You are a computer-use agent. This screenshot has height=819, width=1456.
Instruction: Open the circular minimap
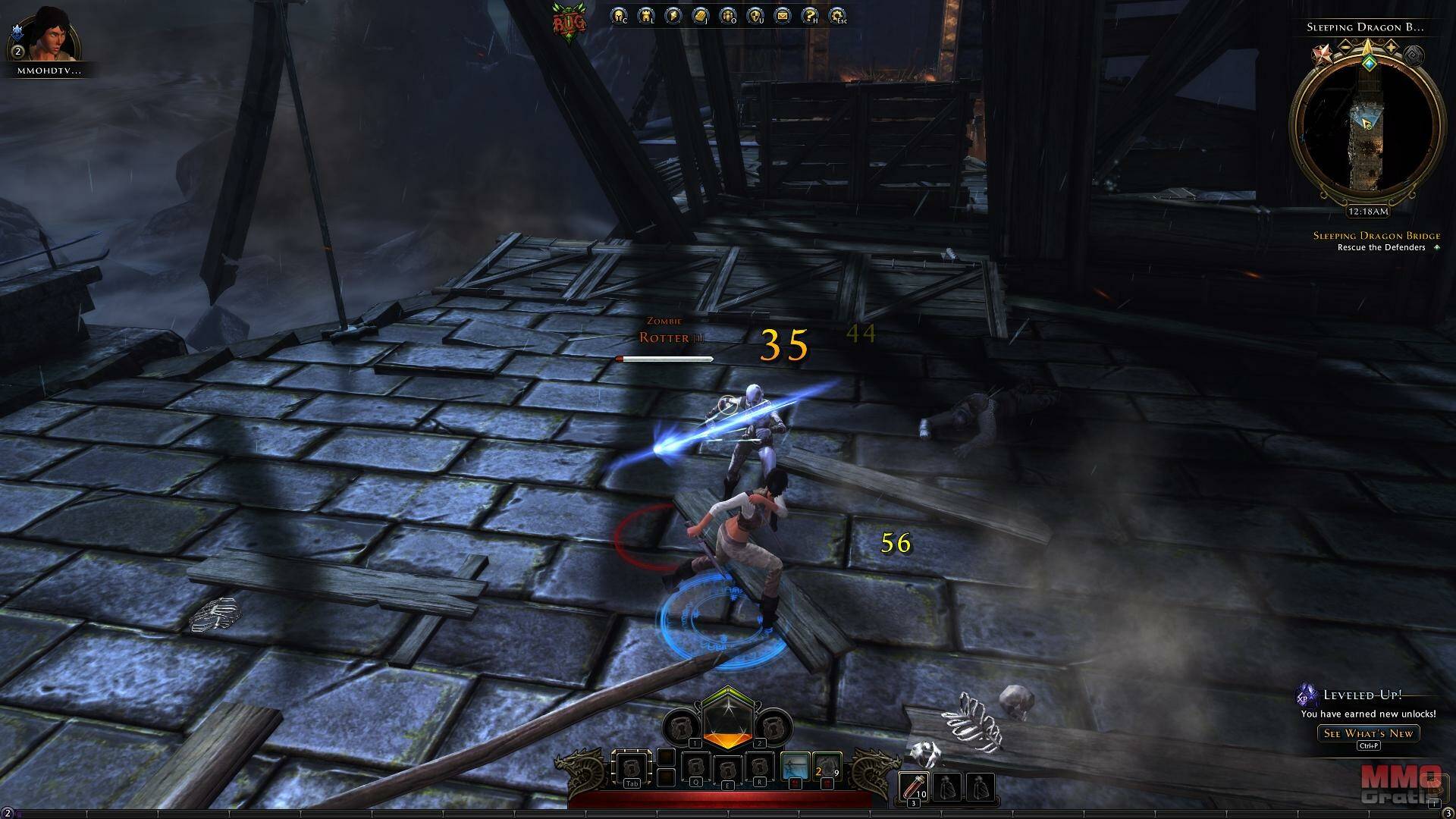tap(1367, 129)
